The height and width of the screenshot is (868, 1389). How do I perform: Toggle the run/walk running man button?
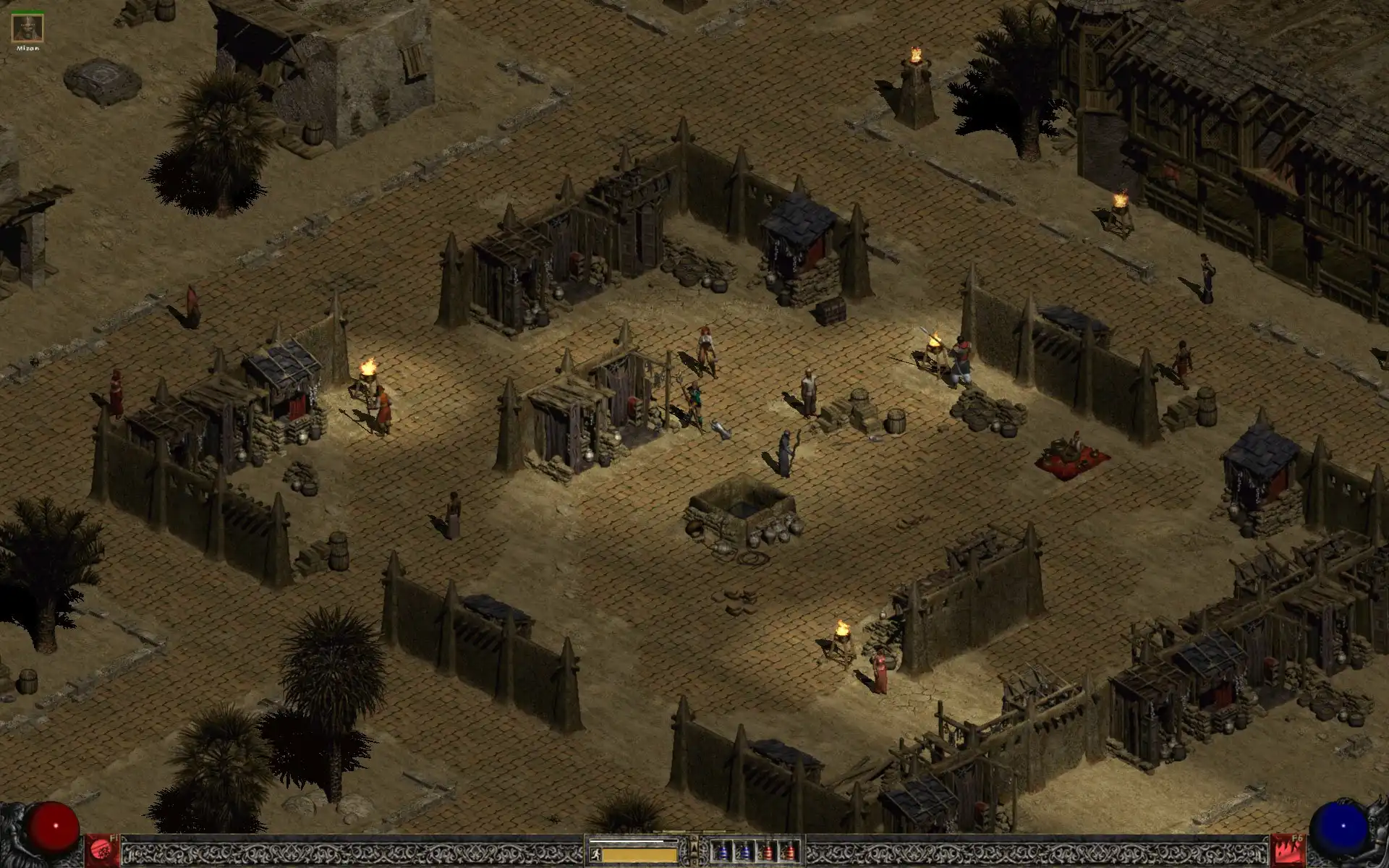[x=595, y=855]
